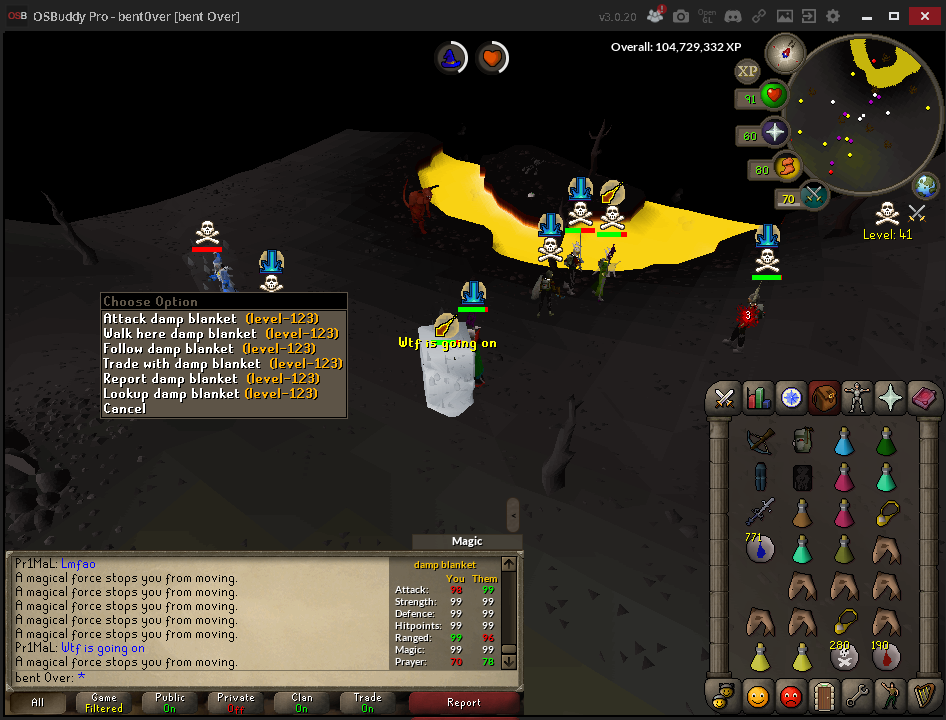Open the Prayer star tab

tap(890, 398)
